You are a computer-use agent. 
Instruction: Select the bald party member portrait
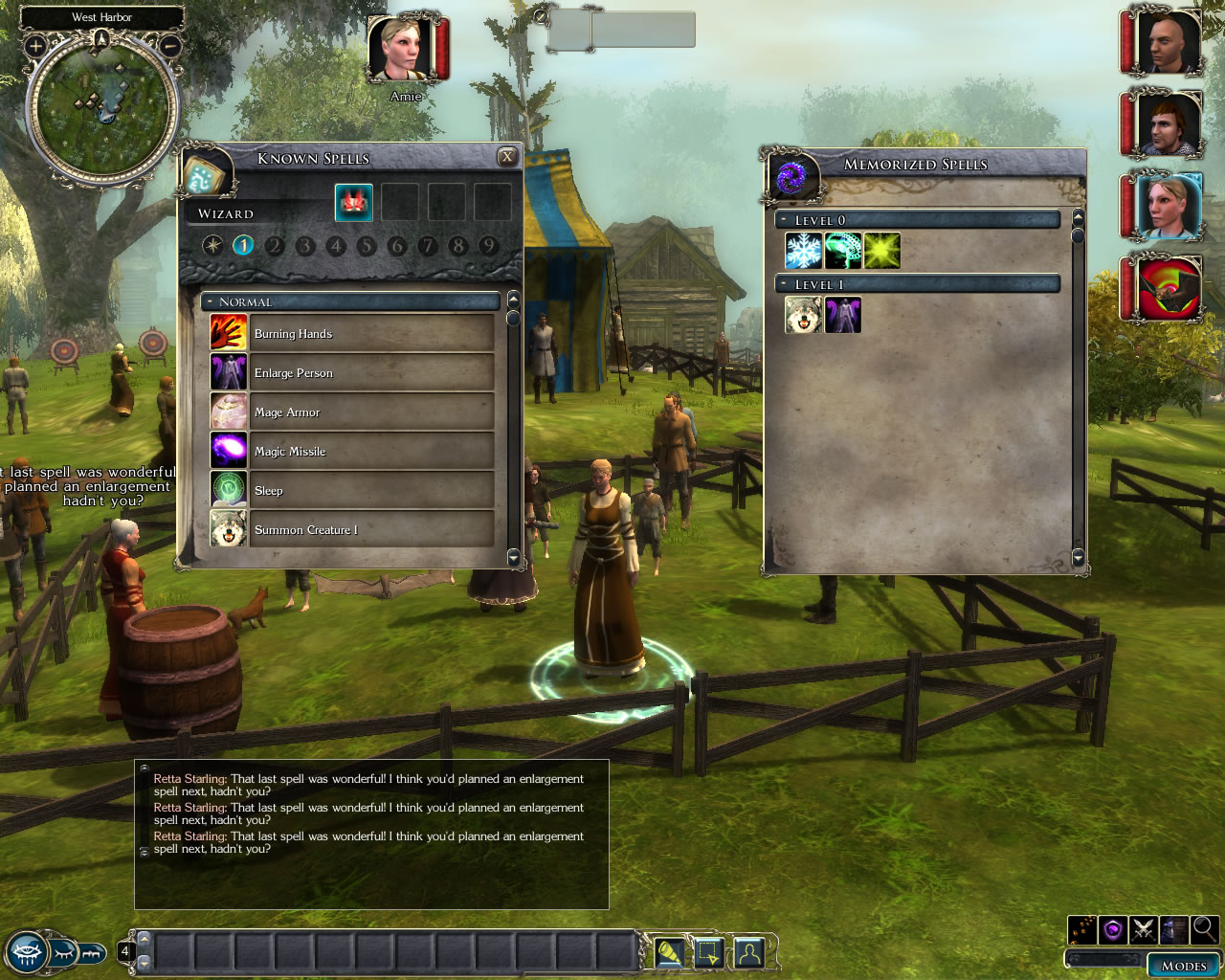(x=1167, y=42)
